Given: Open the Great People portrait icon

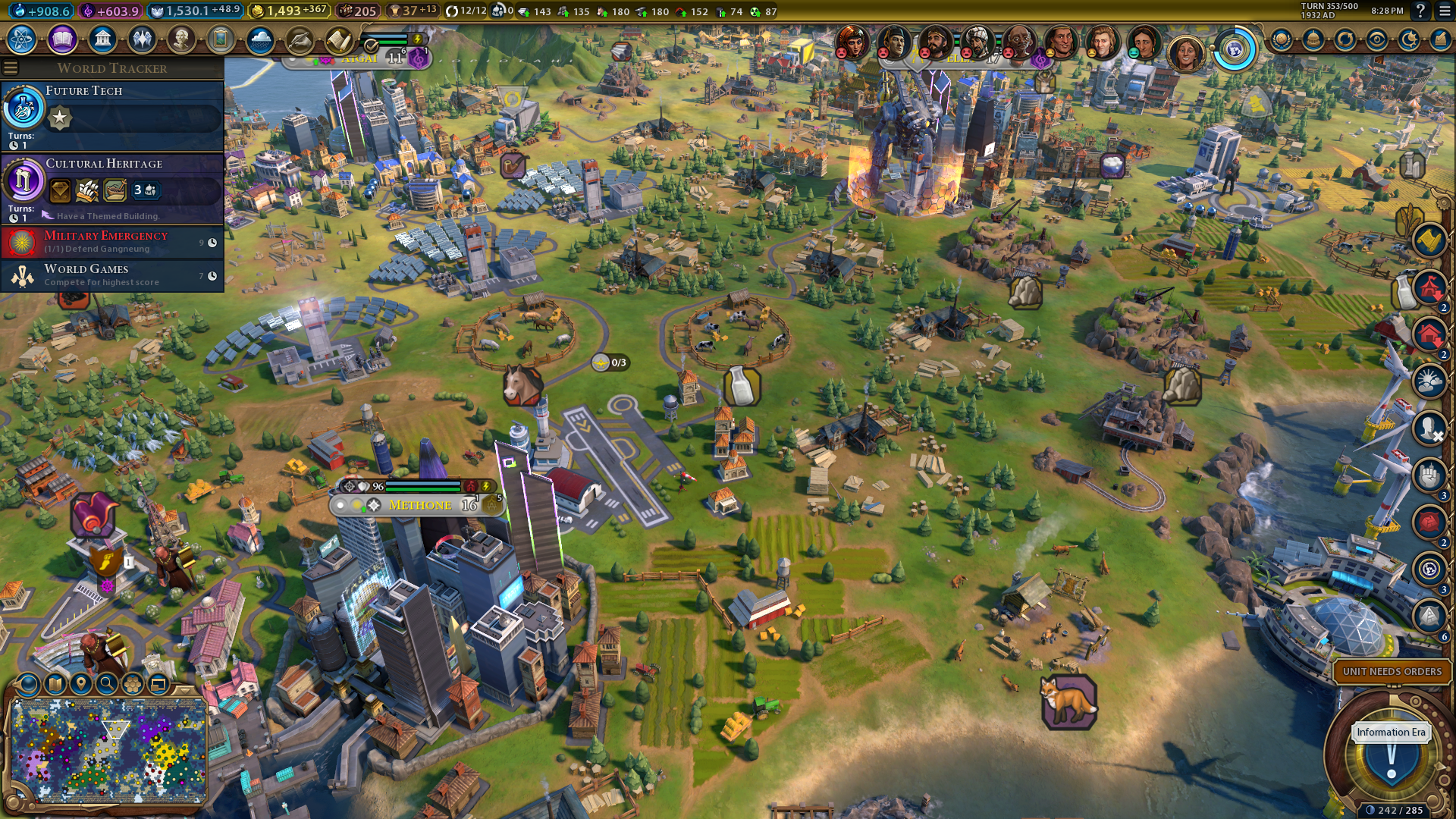Looking at the screenshot, I should coord(181,39).
